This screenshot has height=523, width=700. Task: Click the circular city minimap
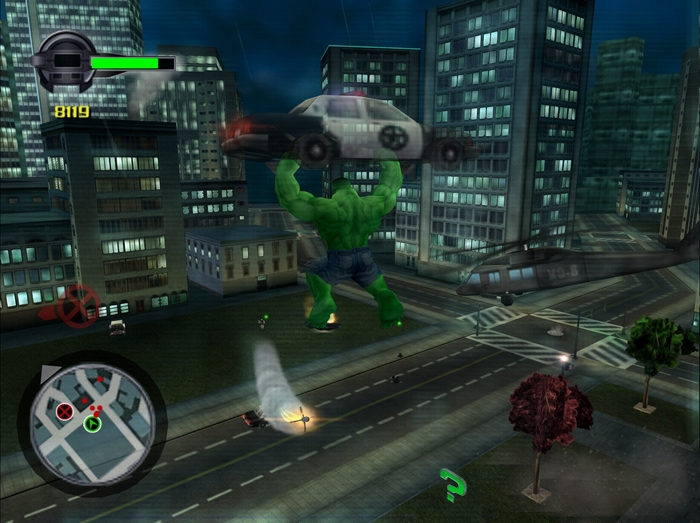[x=92, y=417]
